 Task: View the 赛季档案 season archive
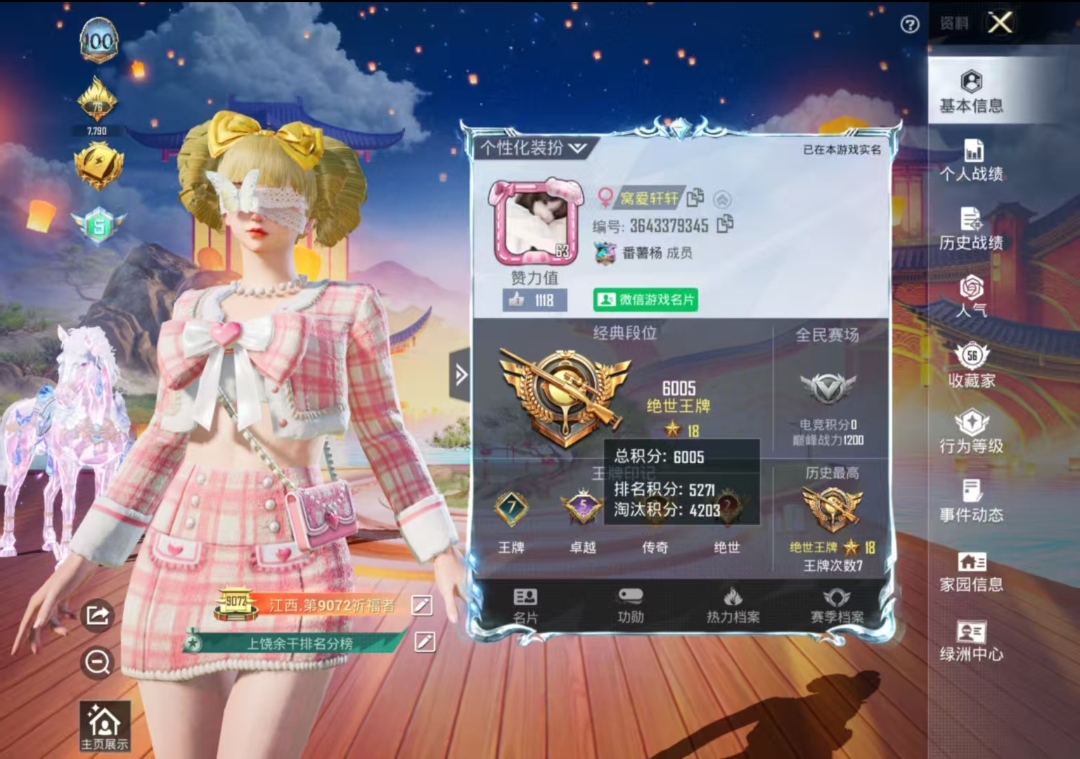[837, 606]
